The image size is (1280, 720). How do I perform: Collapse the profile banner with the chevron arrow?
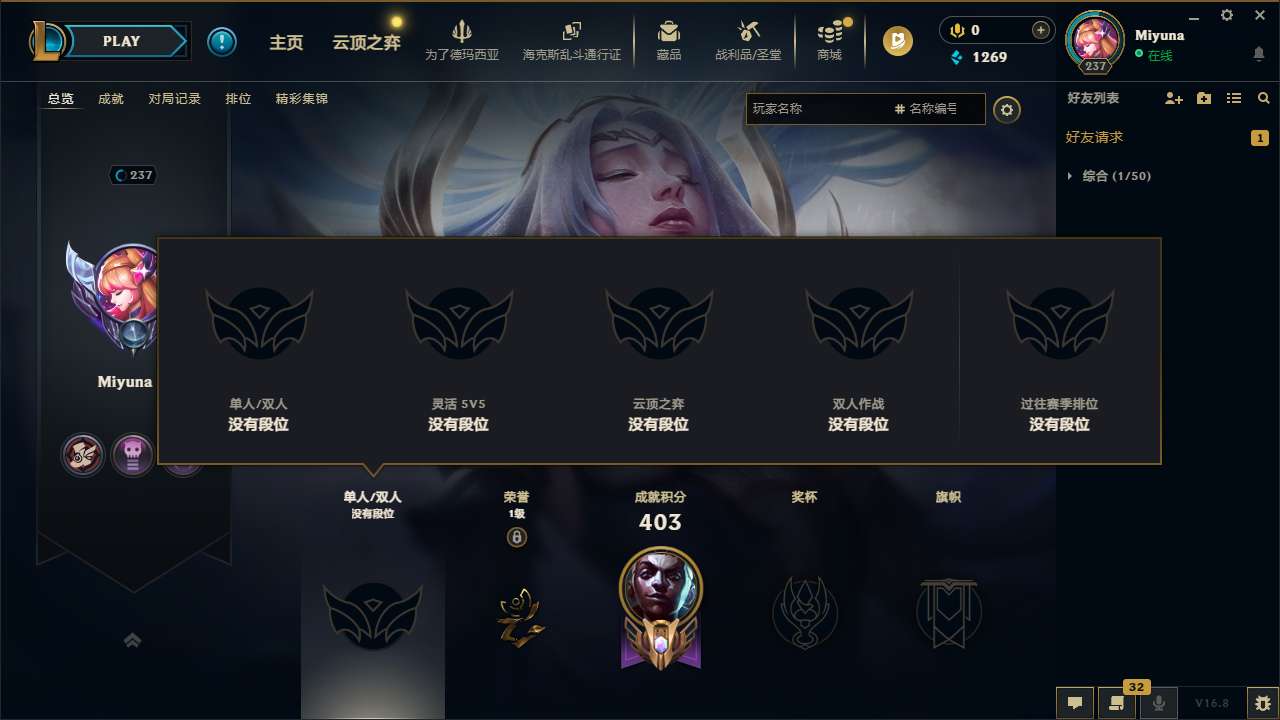[x=133, y=639]
